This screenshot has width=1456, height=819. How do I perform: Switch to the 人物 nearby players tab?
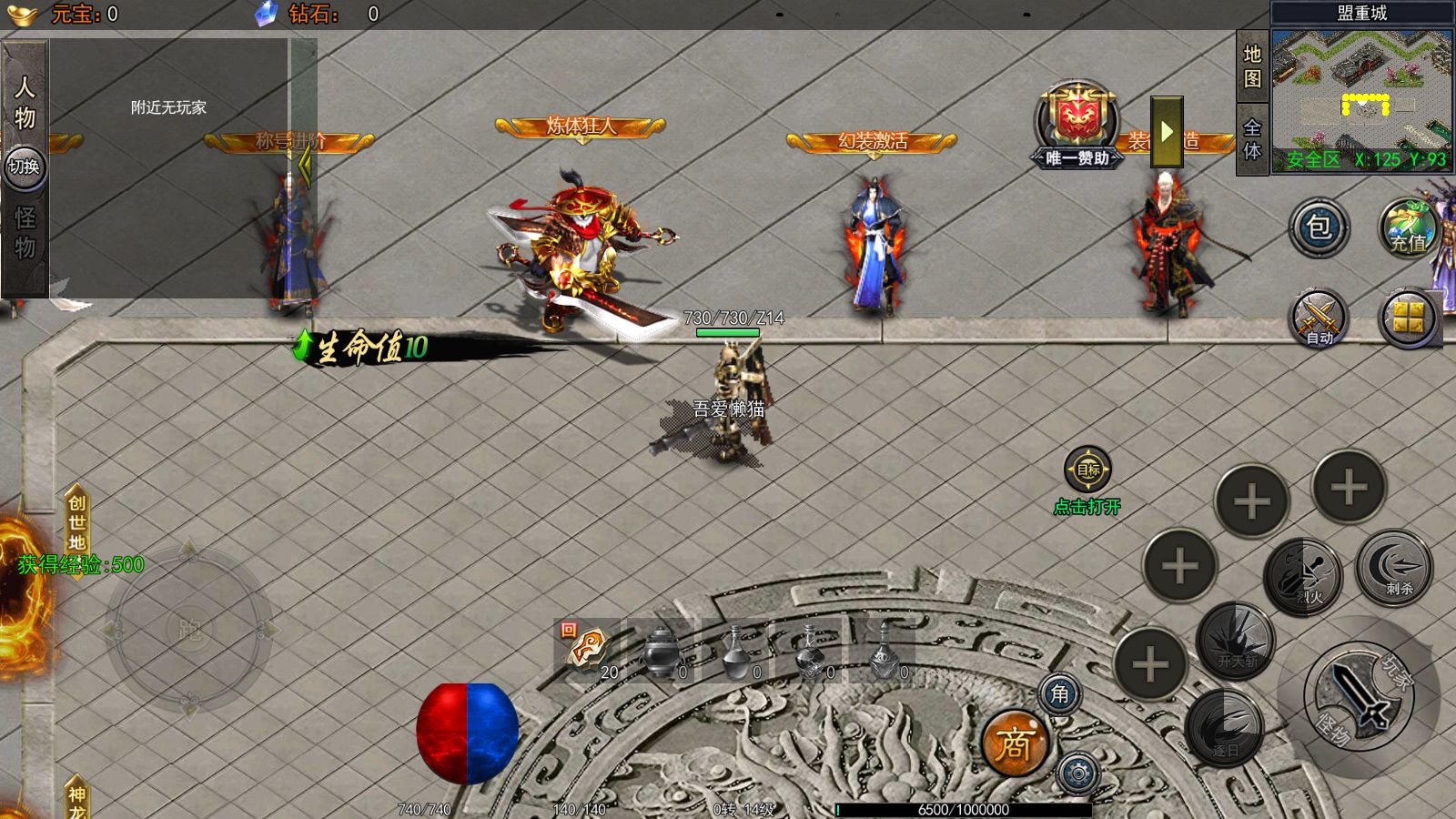pos(25,101)
